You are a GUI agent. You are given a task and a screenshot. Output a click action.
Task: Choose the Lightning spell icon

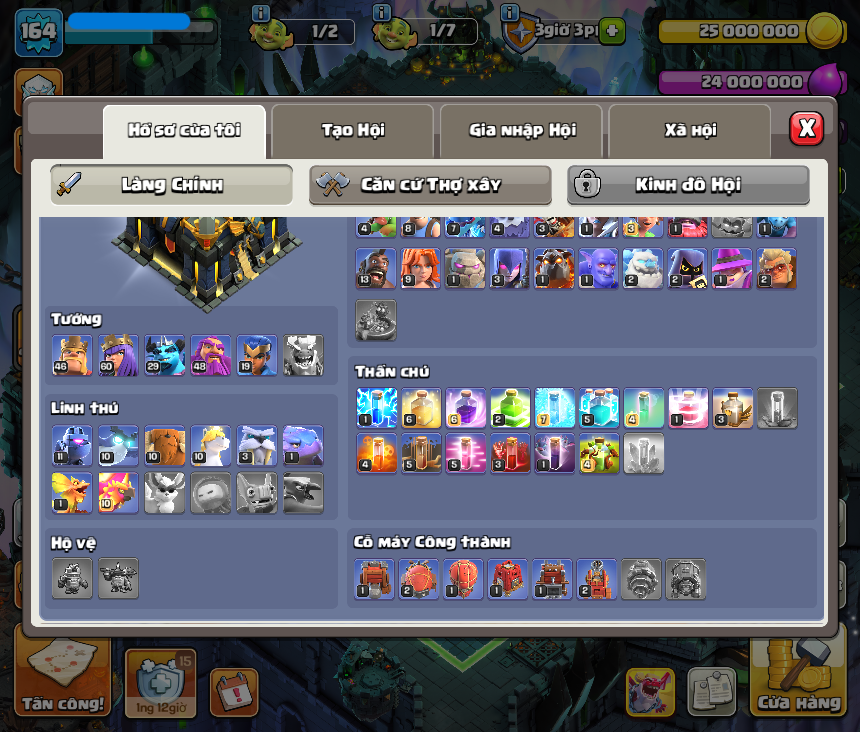pos(377,408)
